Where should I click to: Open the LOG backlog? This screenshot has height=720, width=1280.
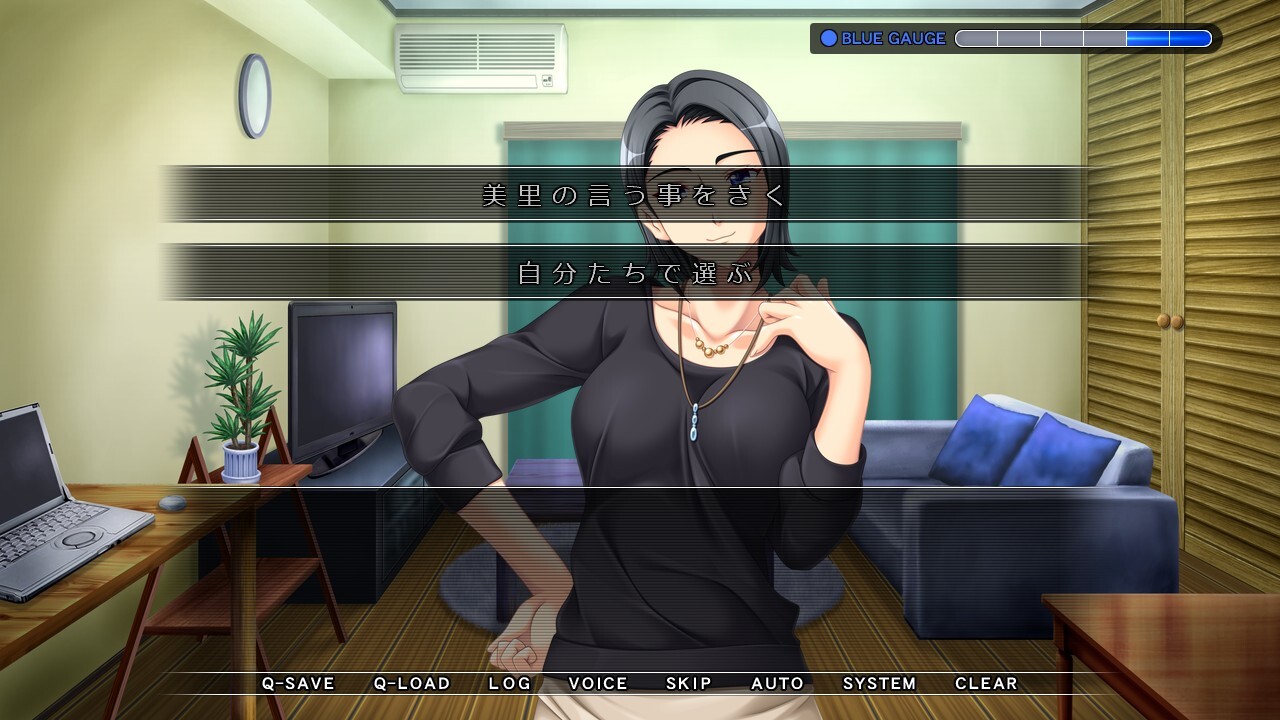(510, 684)
